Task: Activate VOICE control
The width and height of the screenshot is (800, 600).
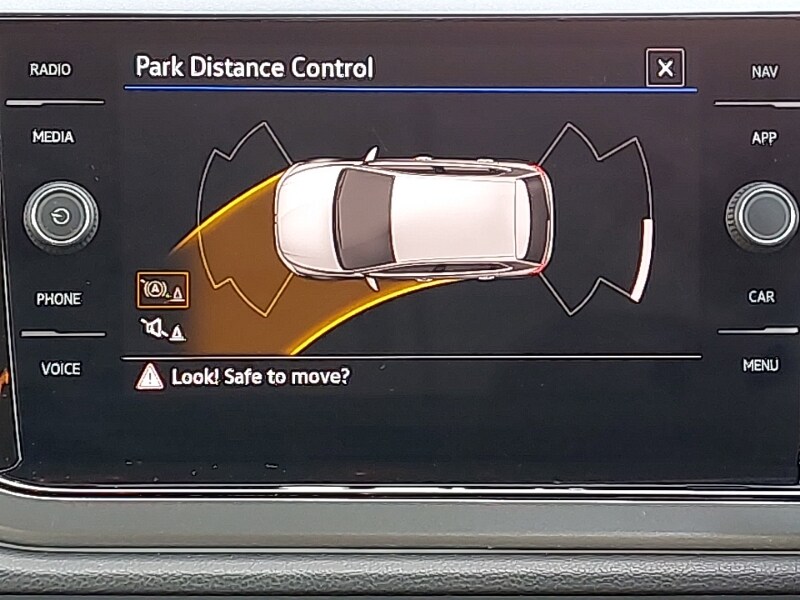Action: coord(60,369)
